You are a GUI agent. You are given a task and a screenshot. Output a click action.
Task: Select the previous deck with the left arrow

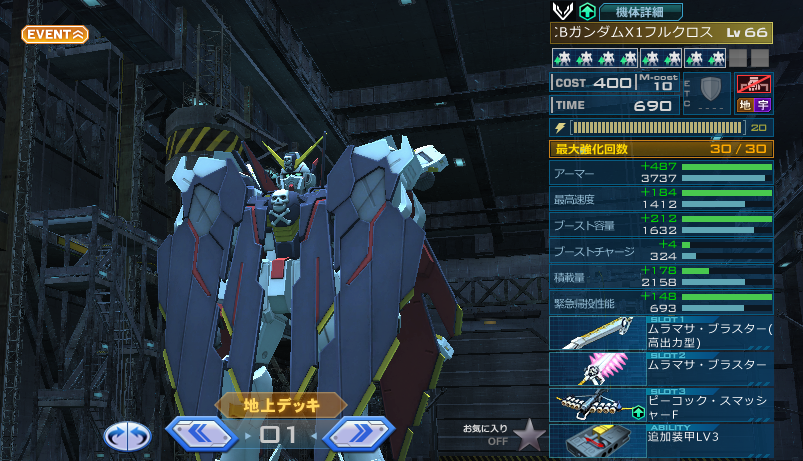[x=200, y=435]
